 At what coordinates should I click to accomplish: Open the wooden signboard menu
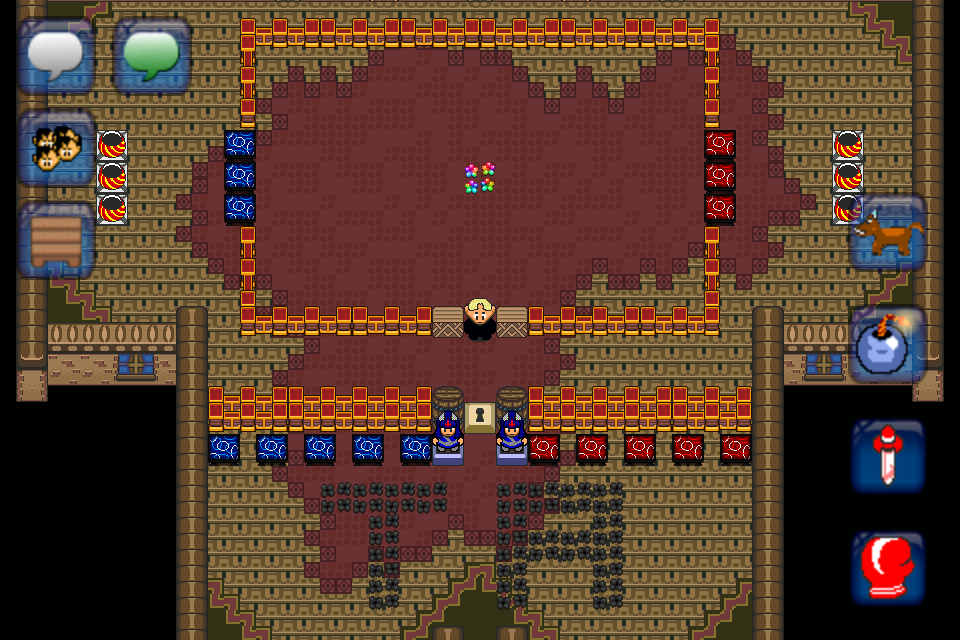coord(56,240)
